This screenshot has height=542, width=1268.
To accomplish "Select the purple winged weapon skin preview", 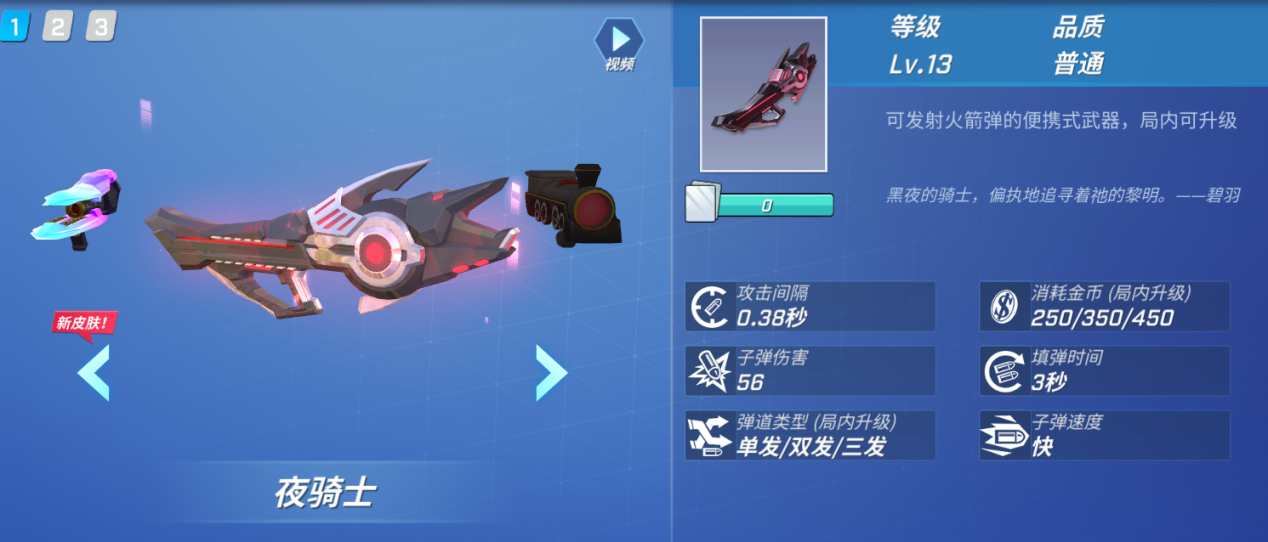I will tap(76, 207).
